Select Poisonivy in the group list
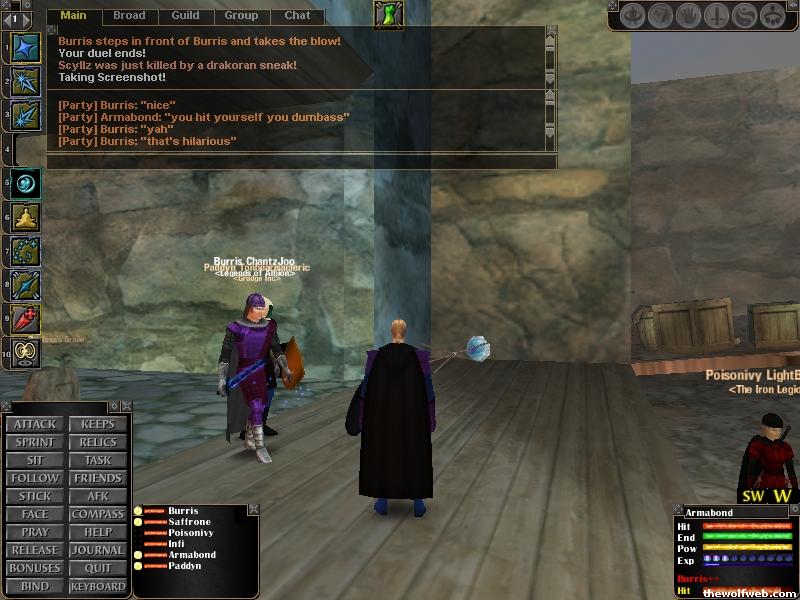The image size is (800, 600). point(191,533)
